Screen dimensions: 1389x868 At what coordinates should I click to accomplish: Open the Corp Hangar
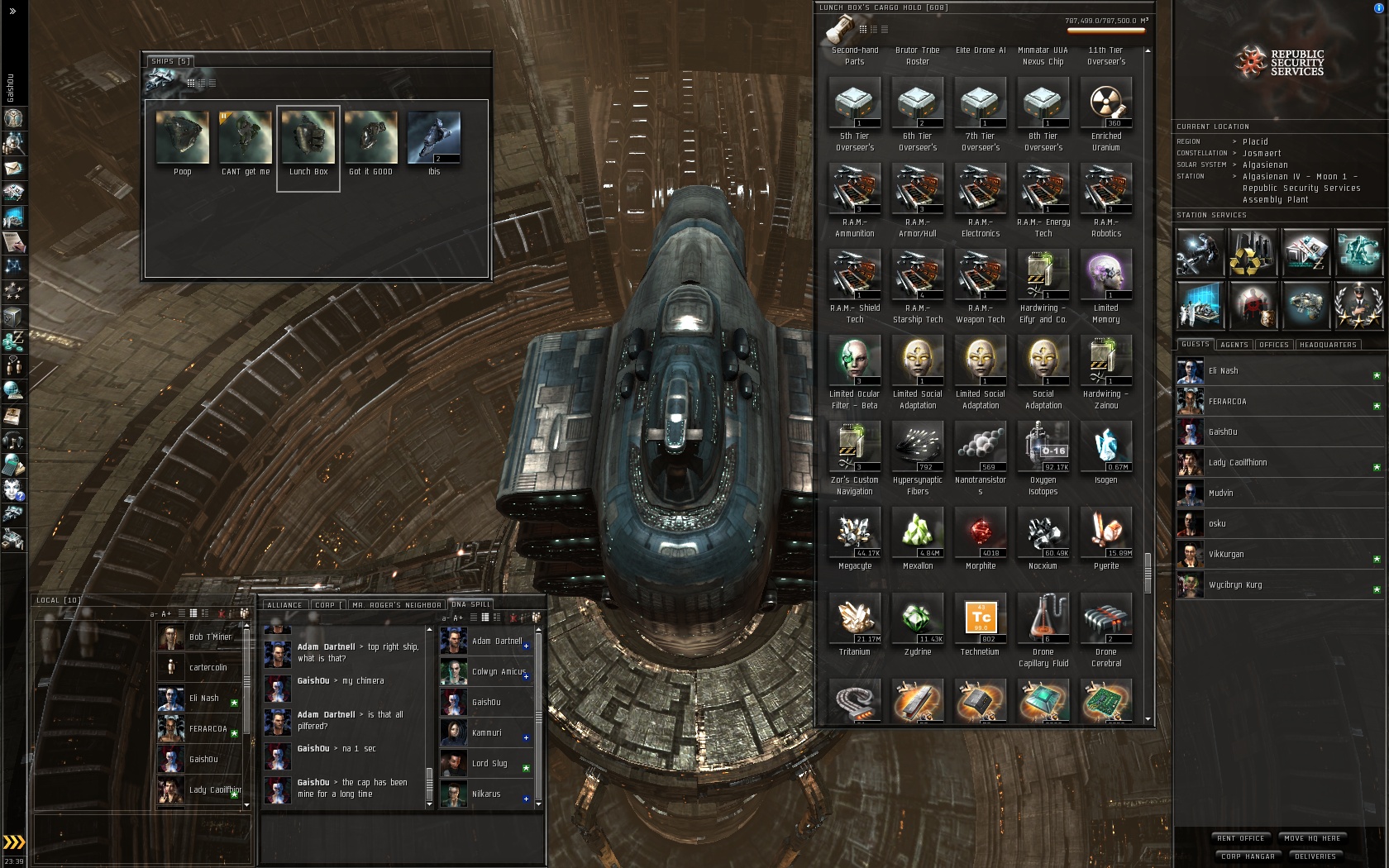click(1247, 856)
